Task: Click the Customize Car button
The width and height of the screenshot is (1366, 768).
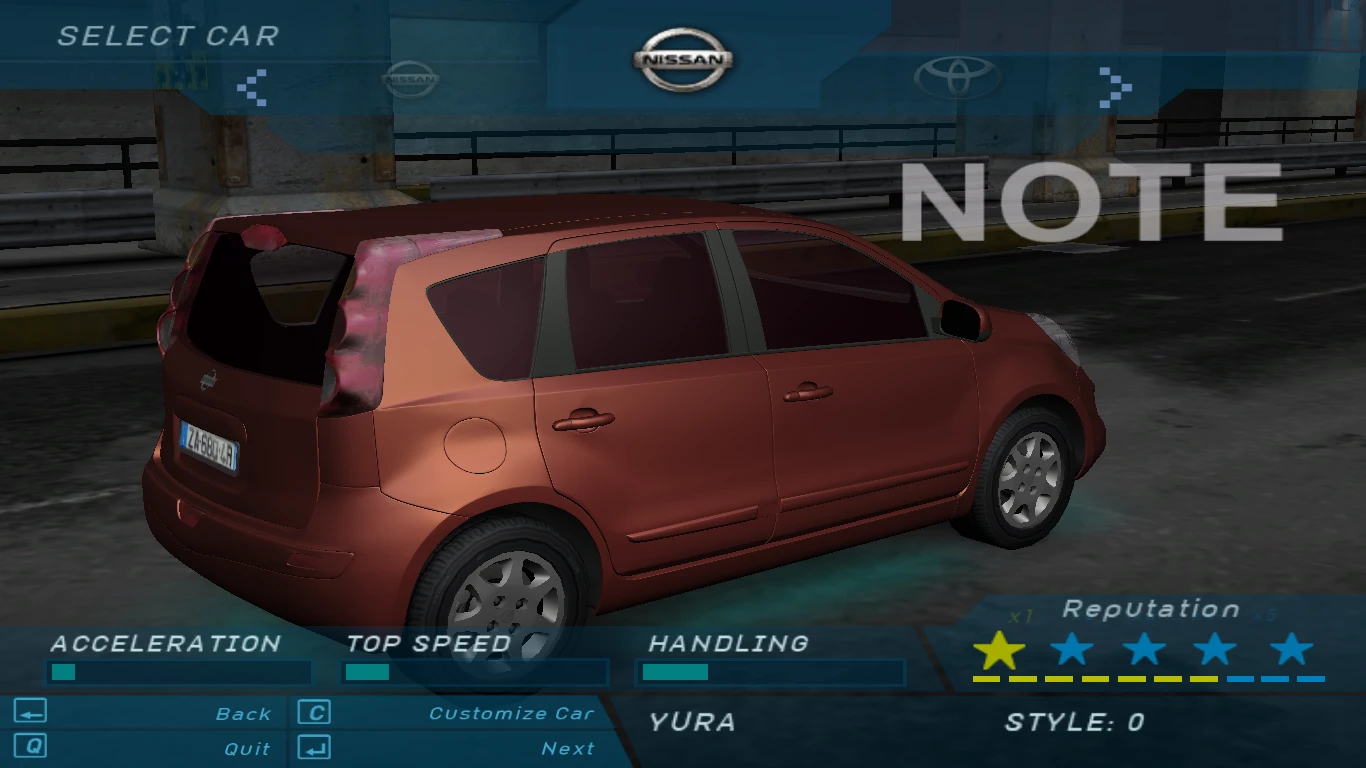Action: point(510,713)
